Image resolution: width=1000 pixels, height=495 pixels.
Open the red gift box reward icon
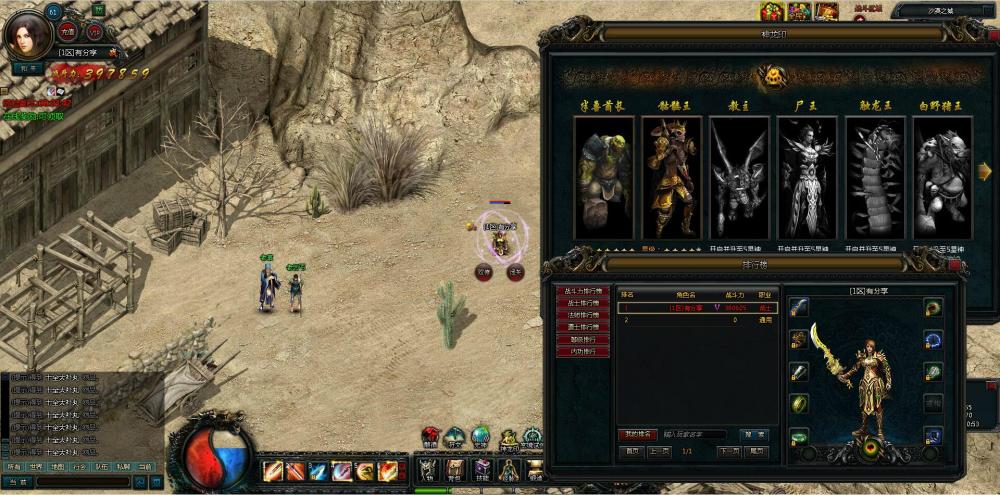(x=772, y=11)
